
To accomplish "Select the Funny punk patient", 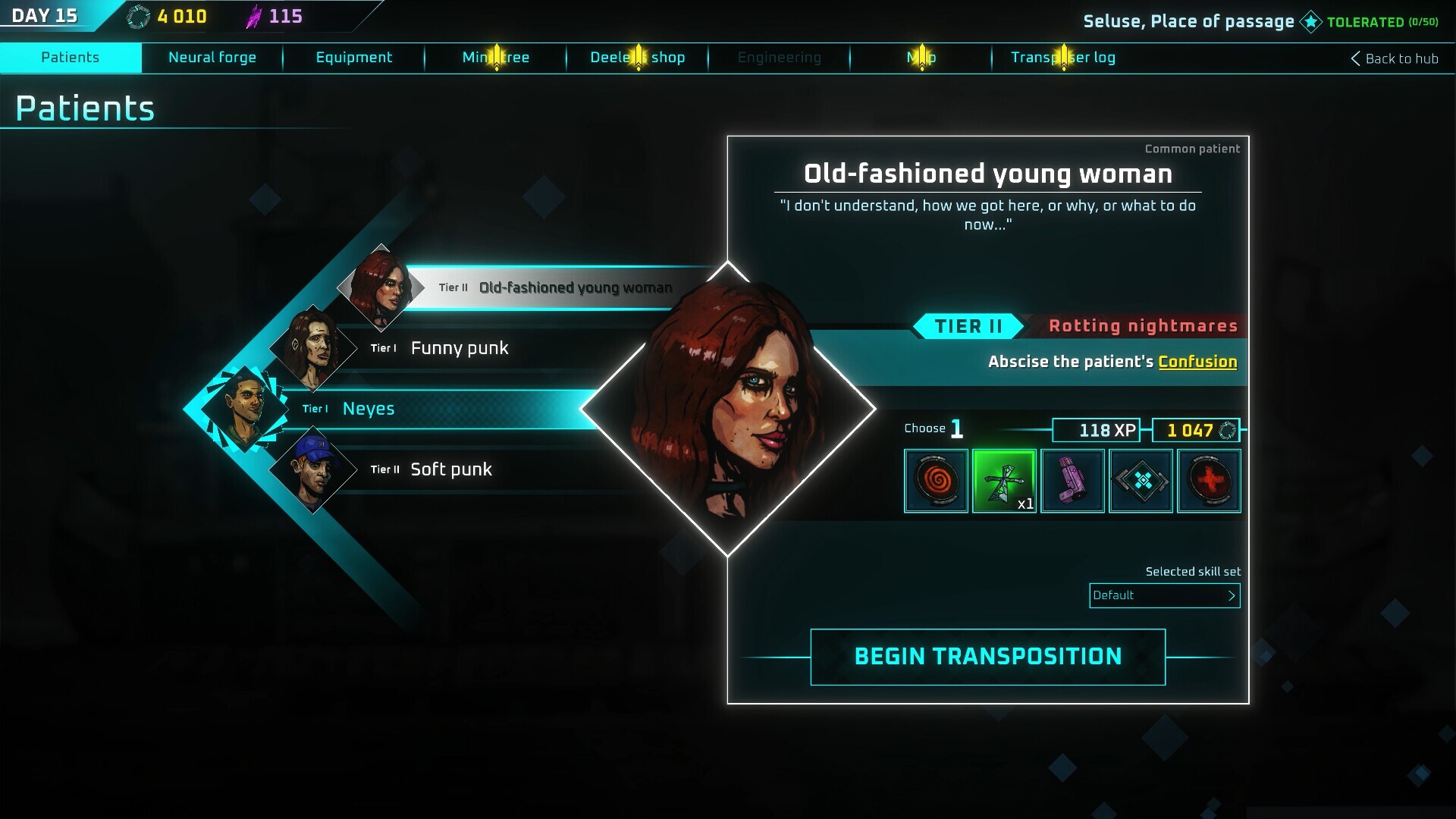I will (x=460, y=348).
